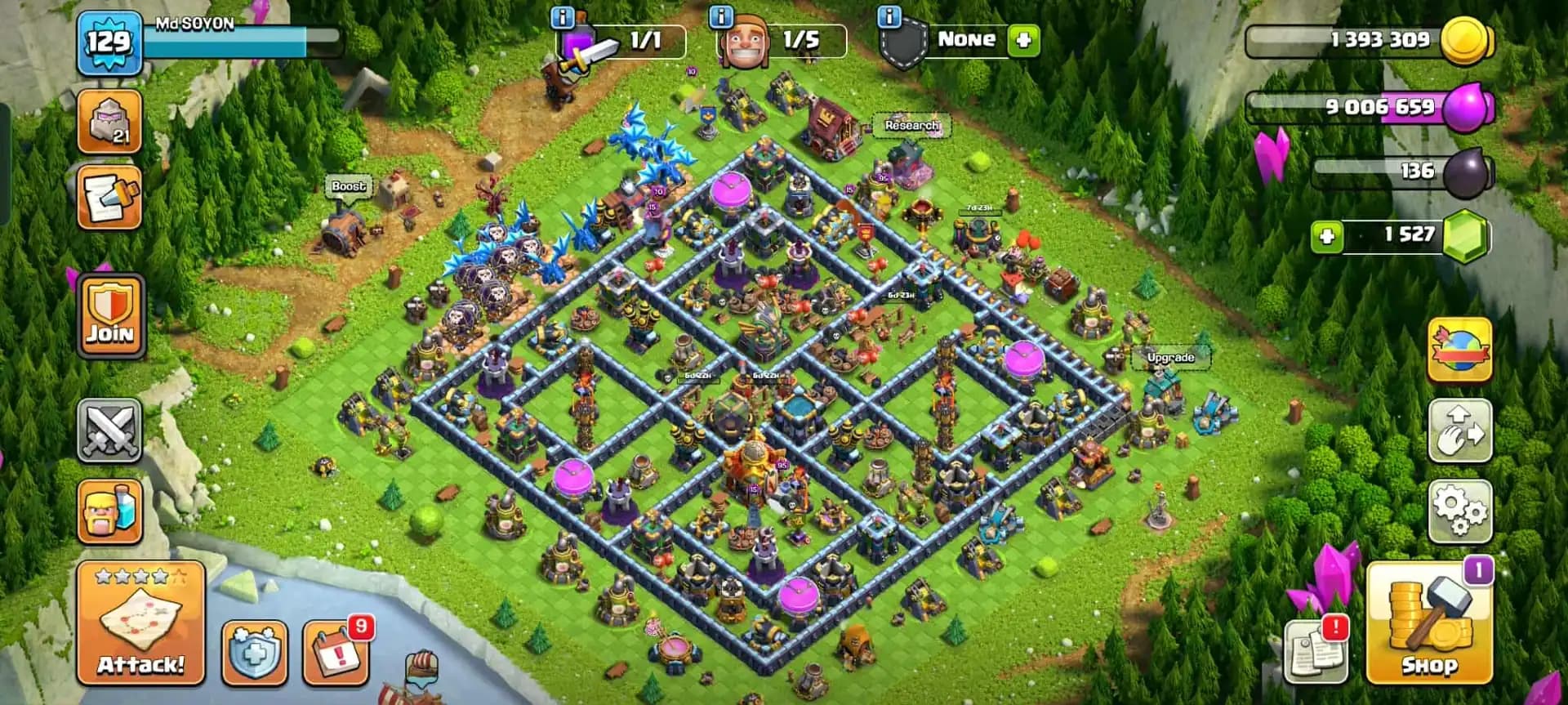Open the magic items scroll icon
The height and width of the screenshot is (705, 1568).
point(110,197)
